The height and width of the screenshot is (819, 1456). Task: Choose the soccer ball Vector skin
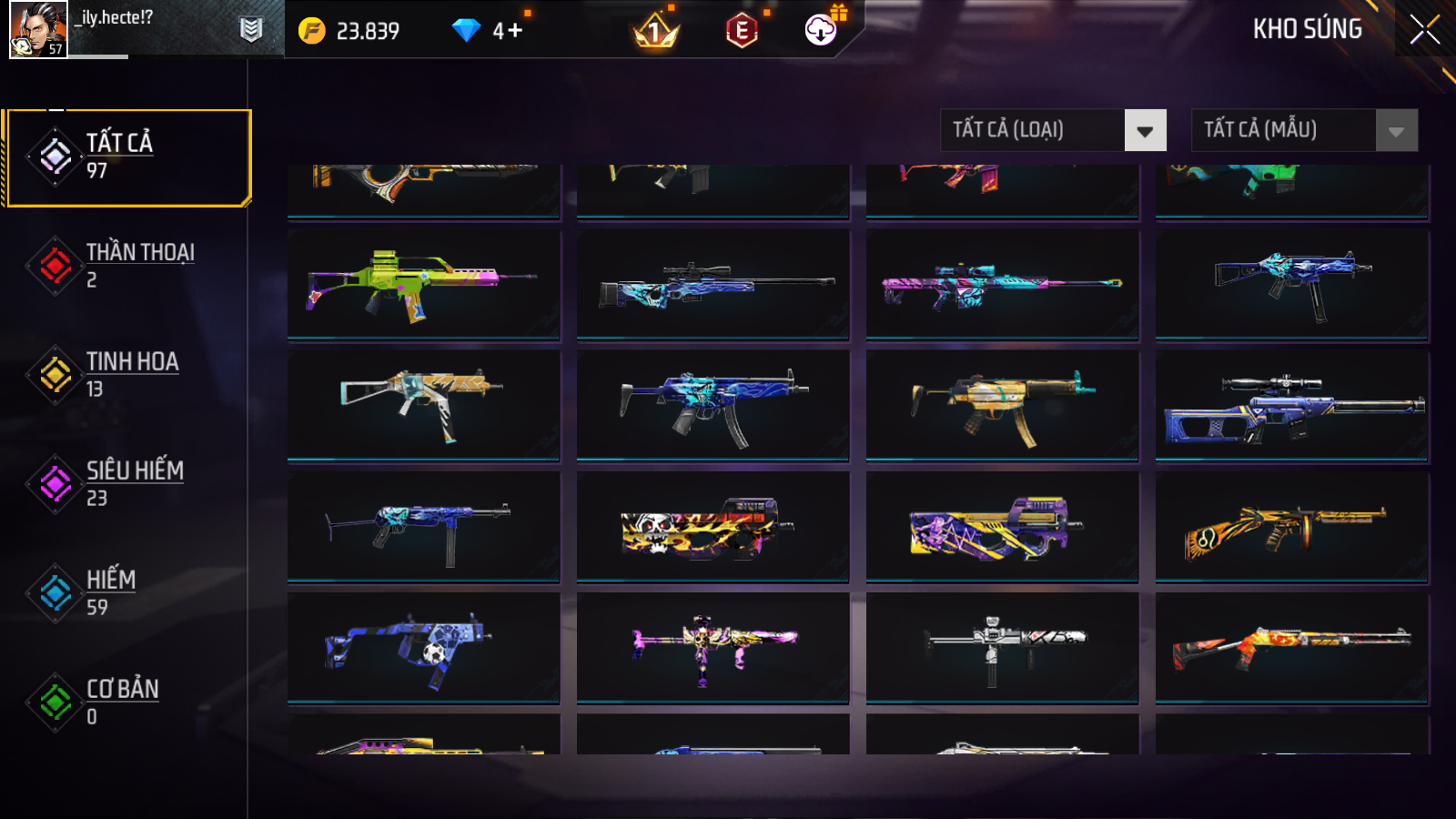point(423,647)
